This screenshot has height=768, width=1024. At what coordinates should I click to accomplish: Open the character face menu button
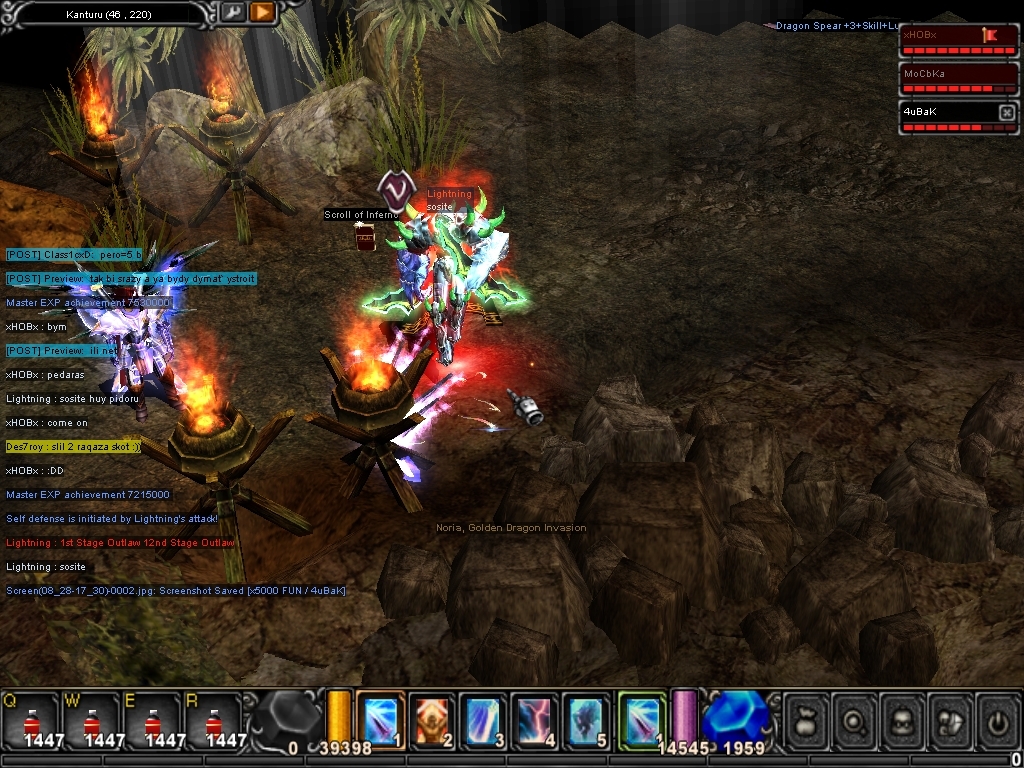point(902,721)
